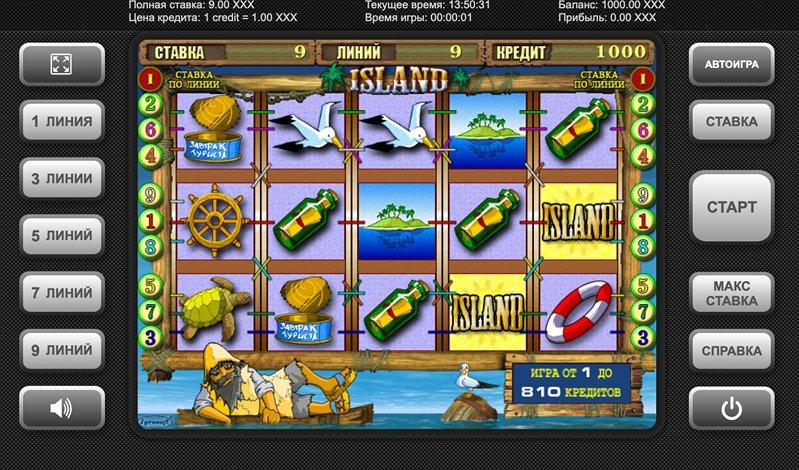Enable АВТОИГРА autoplay
This screenshot has height=470, width=799.
(731, 65)
